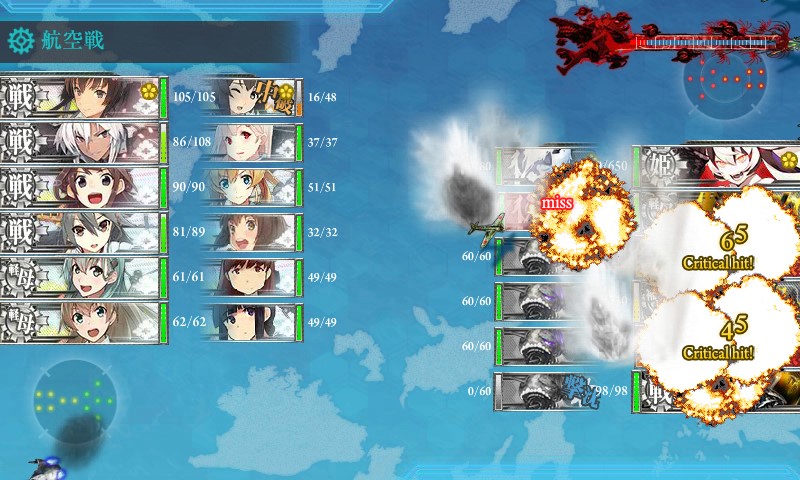Screen dimensions: 800x480
Task: Select the carrier banner showing 62/62 HP
Action: pos(82,323)
